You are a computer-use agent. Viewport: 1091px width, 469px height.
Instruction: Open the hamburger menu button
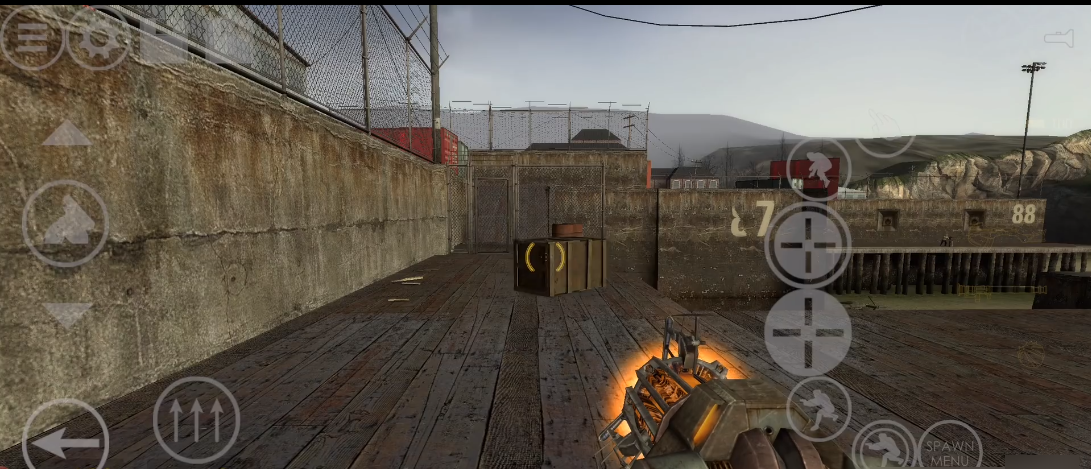click(31, 38)
